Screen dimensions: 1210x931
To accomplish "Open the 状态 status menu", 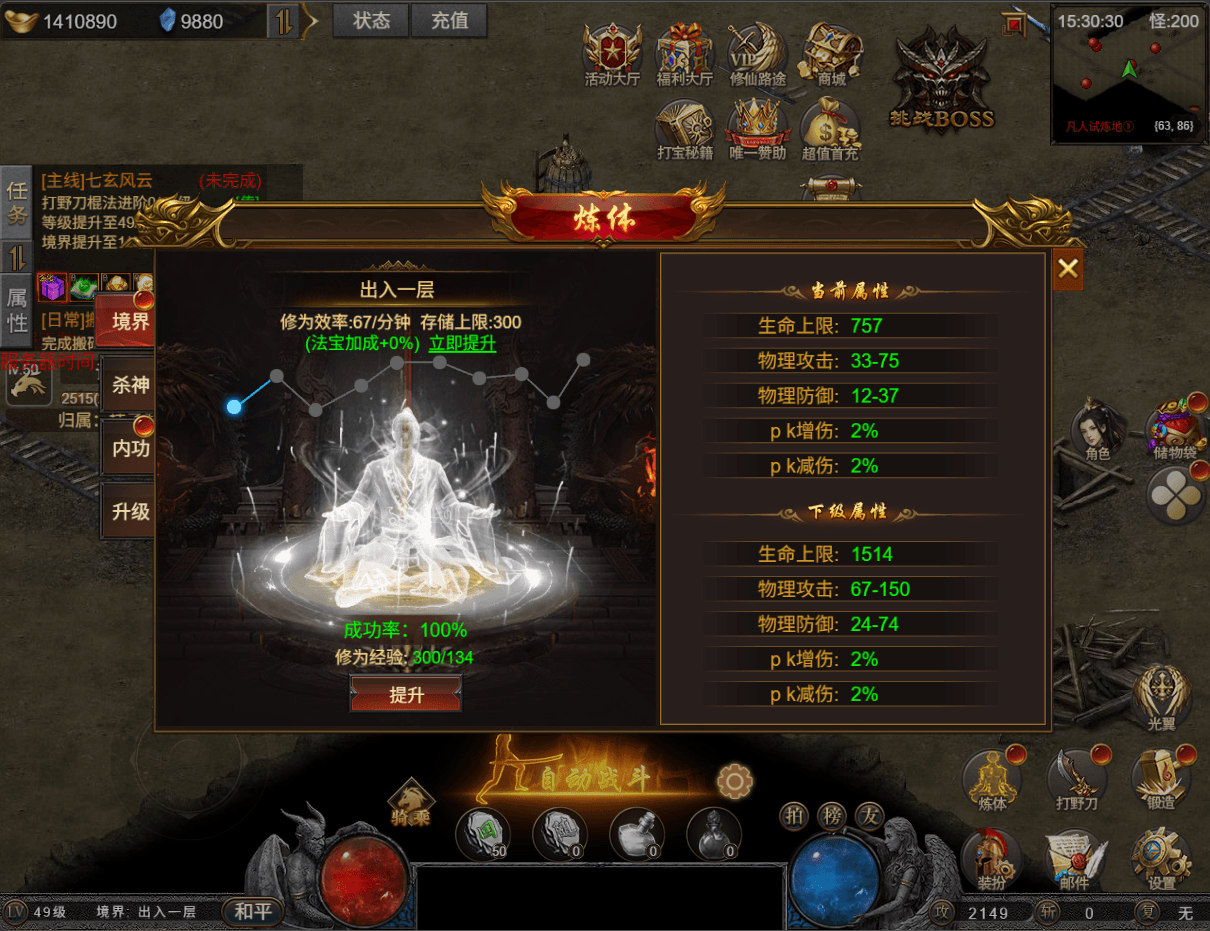I will tap(371, 20).
